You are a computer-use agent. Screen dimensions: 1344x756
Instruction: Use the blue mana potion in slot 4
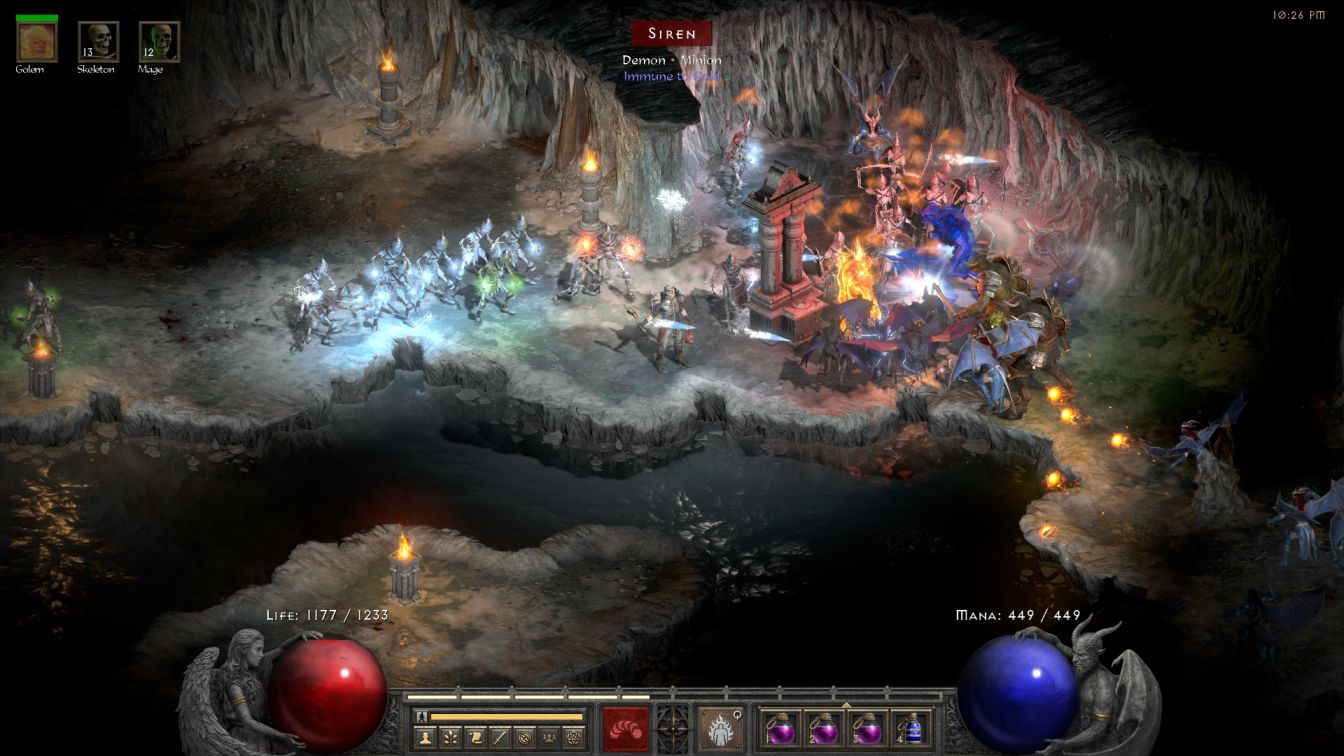point(912,728)
